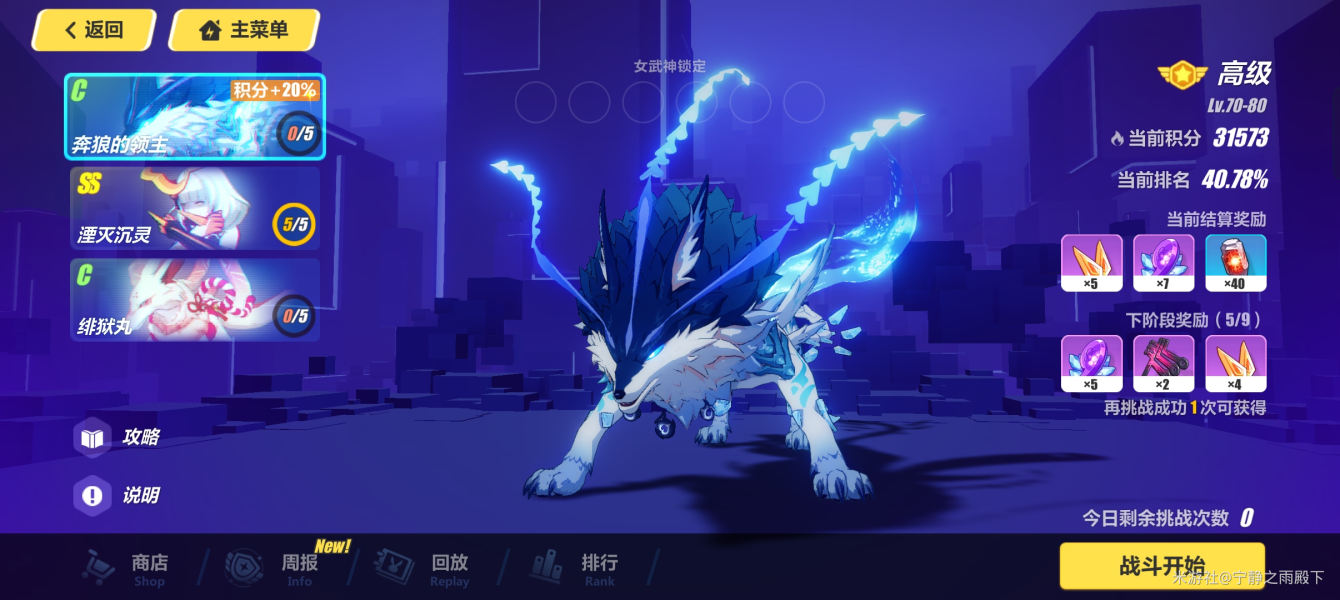Inspect the ×2 next-stage reward item
Screen dimensions: 1340x600
click(x=1164, y=363)
